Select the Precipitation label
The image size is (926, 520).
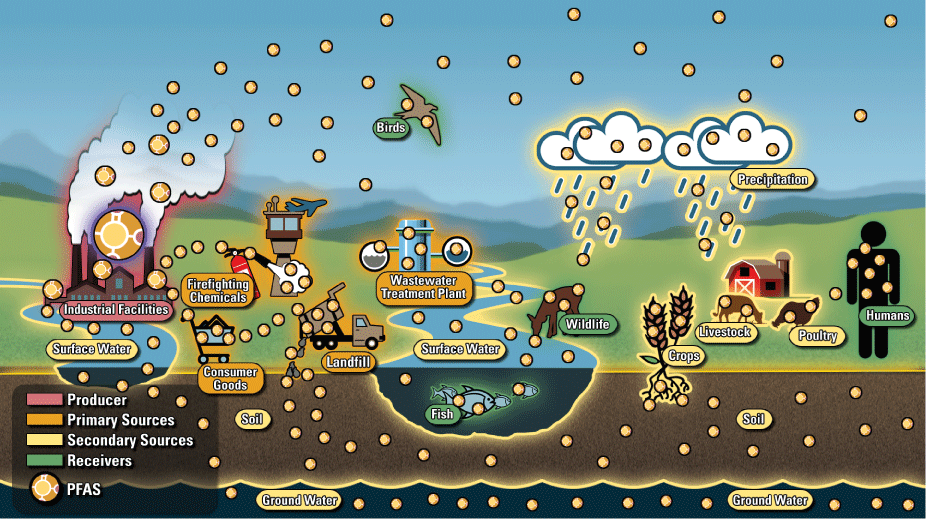point(771,180)
